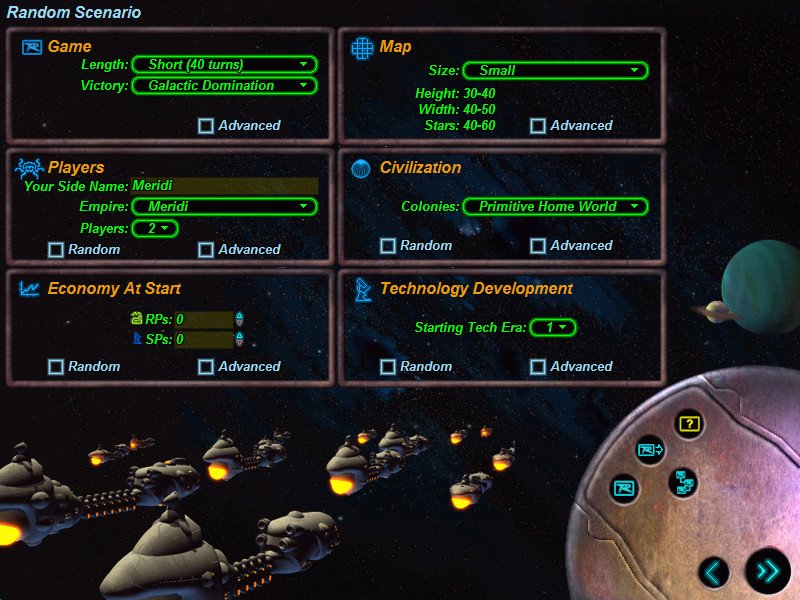The image size is (800, 600).
Task: Toggle Random in Economy At Start panel
Action: click(x=56, y=367)
